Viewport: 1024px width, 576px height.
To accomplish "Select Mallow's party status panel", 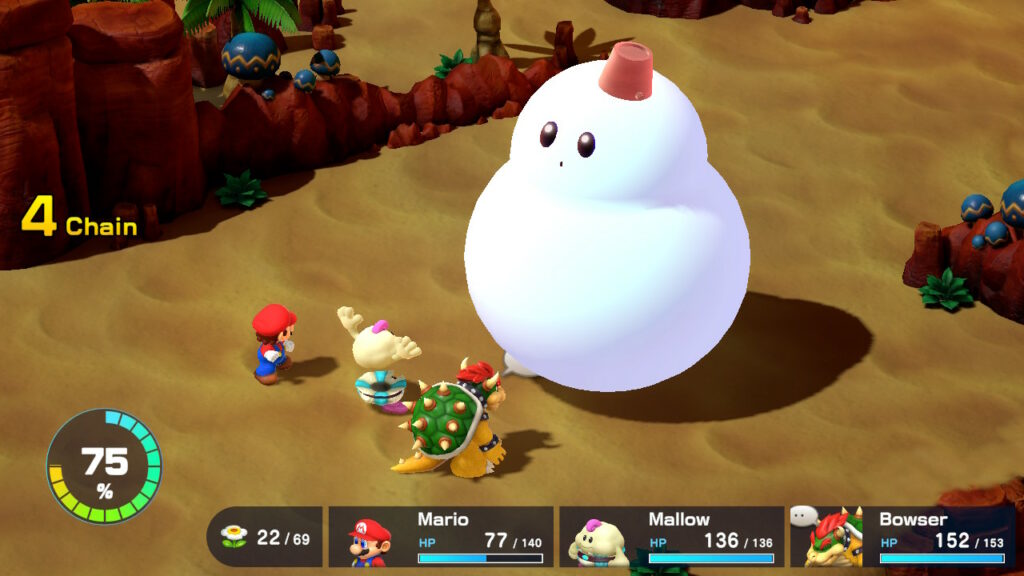I will click(x=671, y=537).
